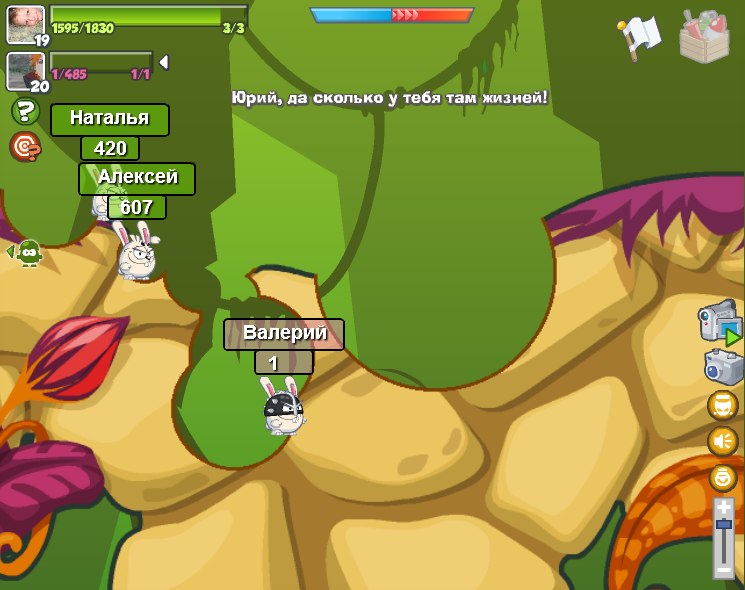Take a screenshot with the photo camera

pyautogui.click(x=723, y=366)
